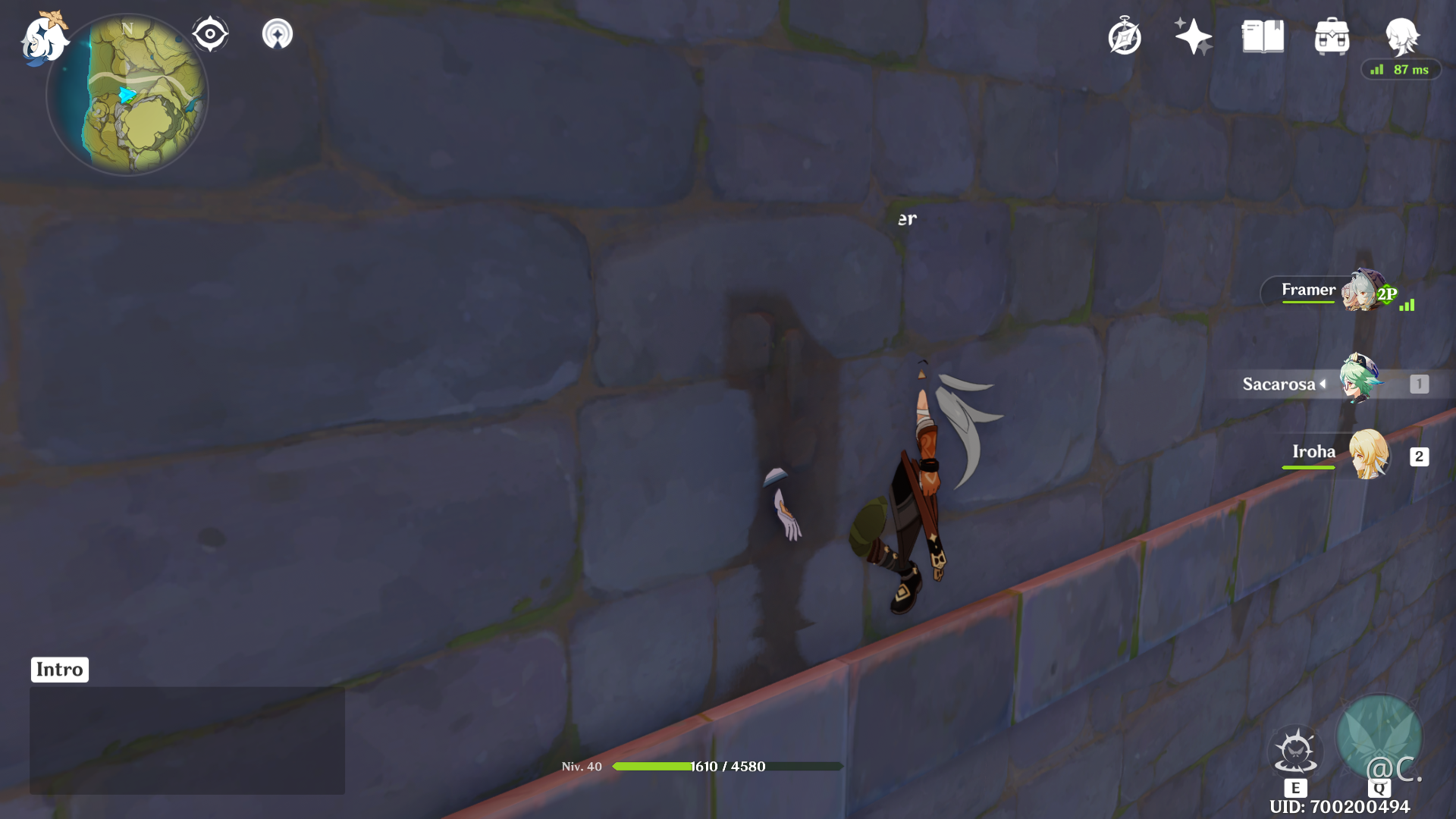Switch to the Intro chat tab
Screen dimensions: 1456x819
(59, 669)
